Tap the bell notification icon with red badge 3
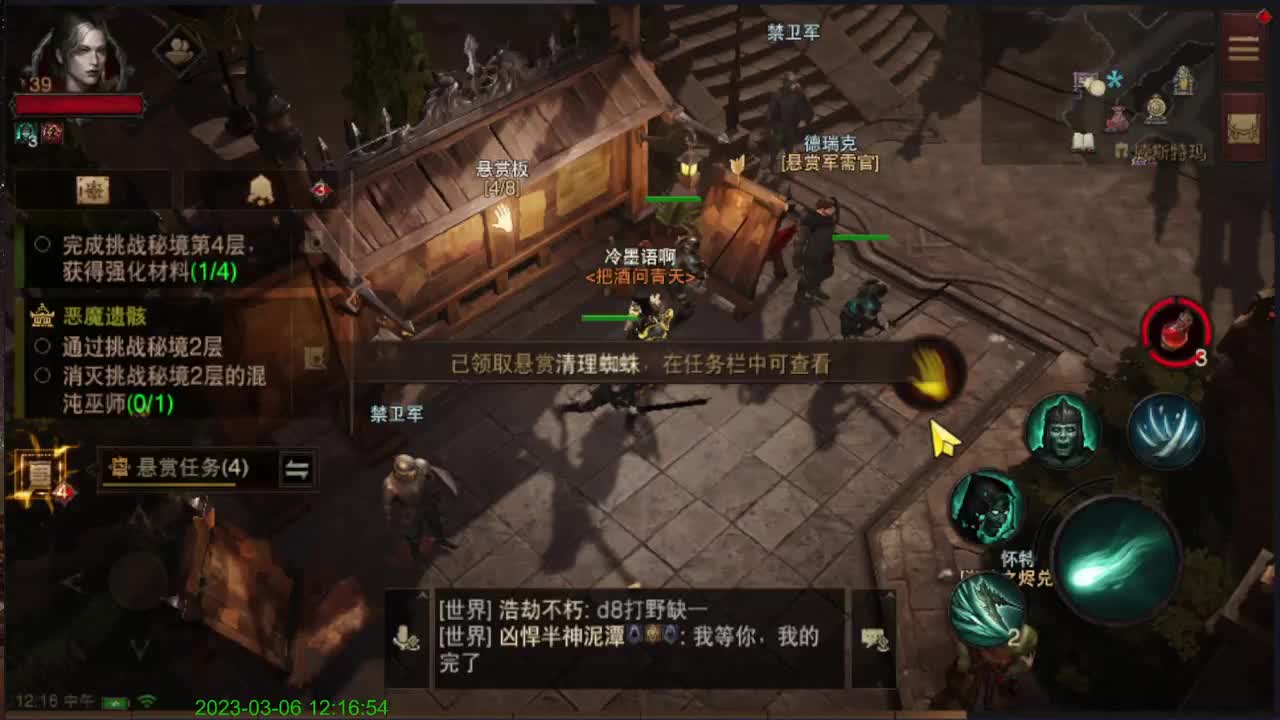The width and height of the screenshot is (1280, 720). (x=262, y=187)
